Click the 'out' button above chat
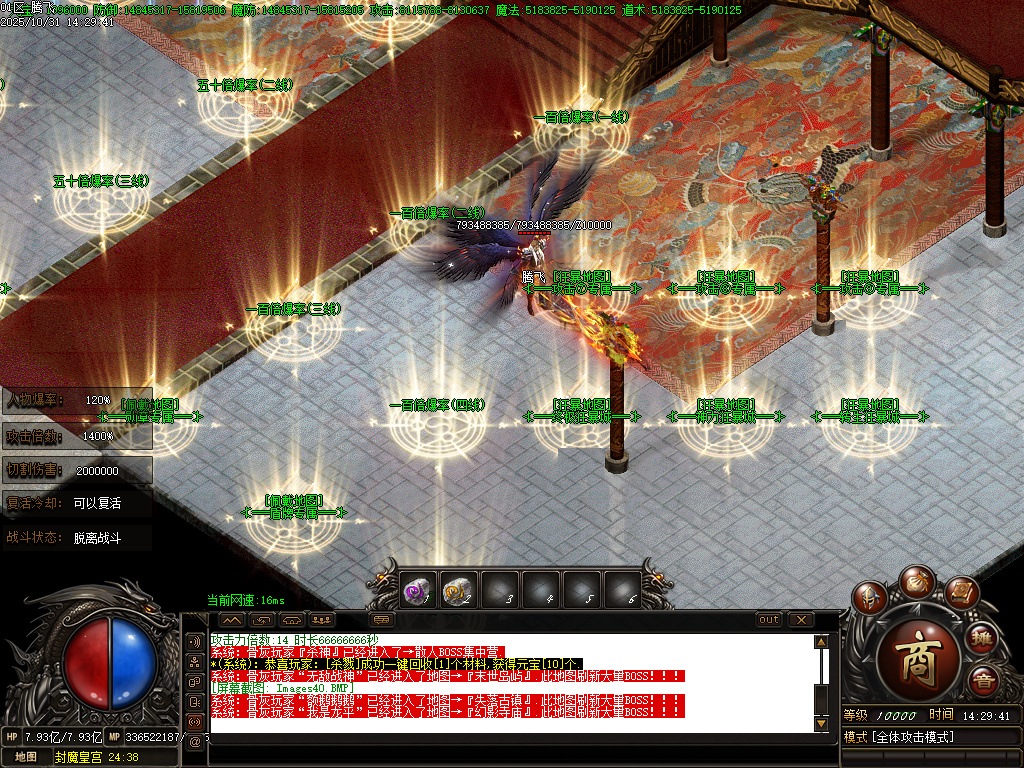Viewport: 1024px width, 768px height. coord(768,620)
